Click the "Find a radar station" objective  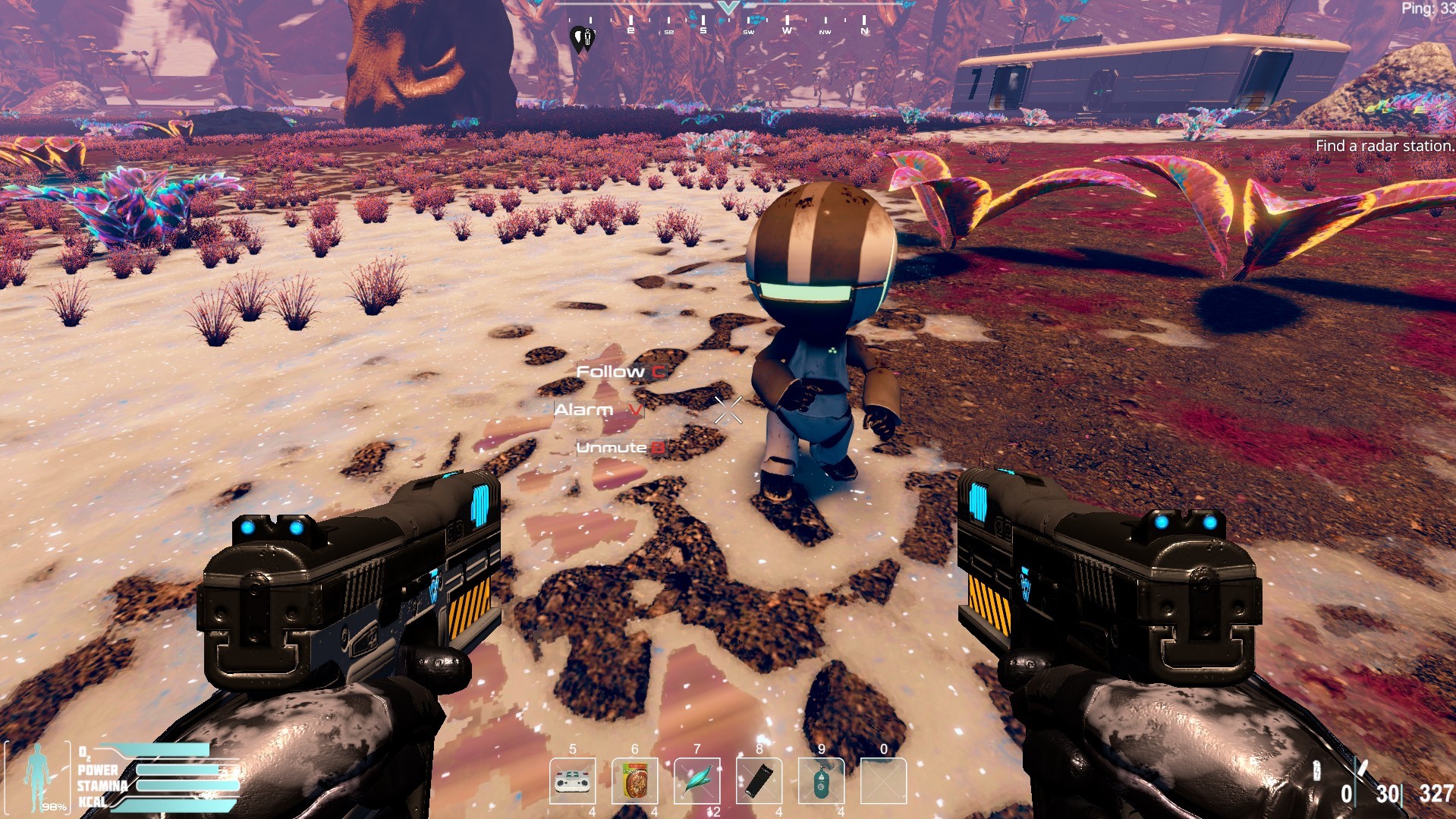1384,146
